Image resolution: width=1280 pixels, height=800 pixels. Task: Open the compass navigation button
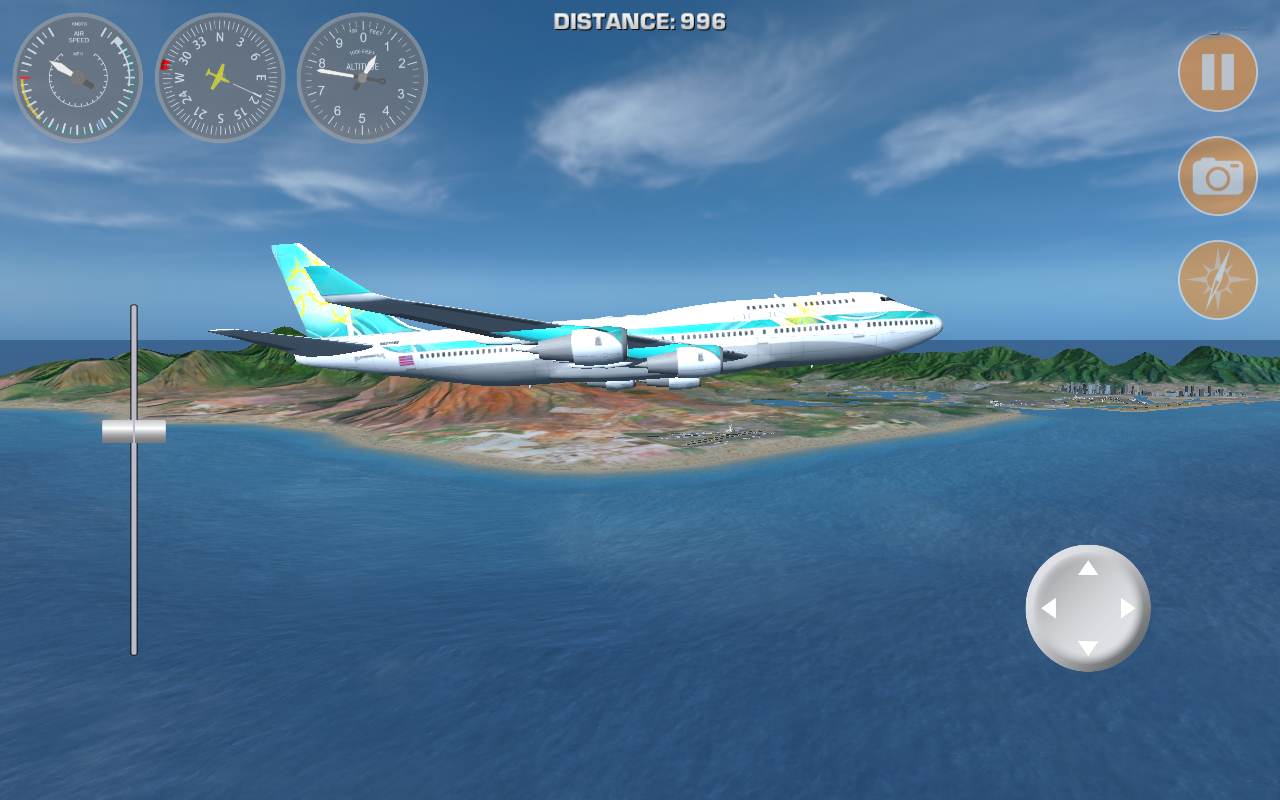[1217, 280]
